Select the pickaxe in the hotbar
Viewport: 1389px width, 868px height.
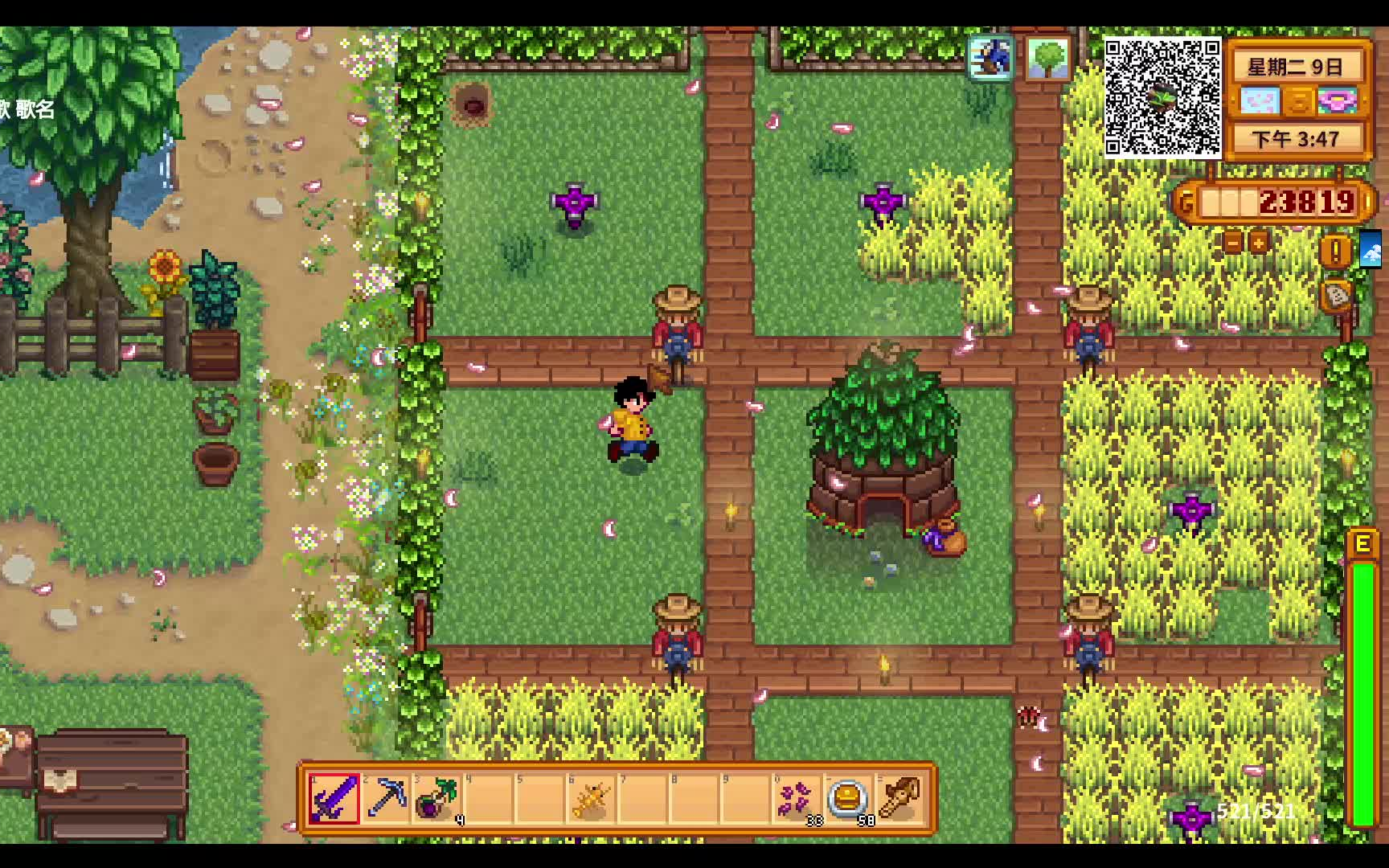386,798
